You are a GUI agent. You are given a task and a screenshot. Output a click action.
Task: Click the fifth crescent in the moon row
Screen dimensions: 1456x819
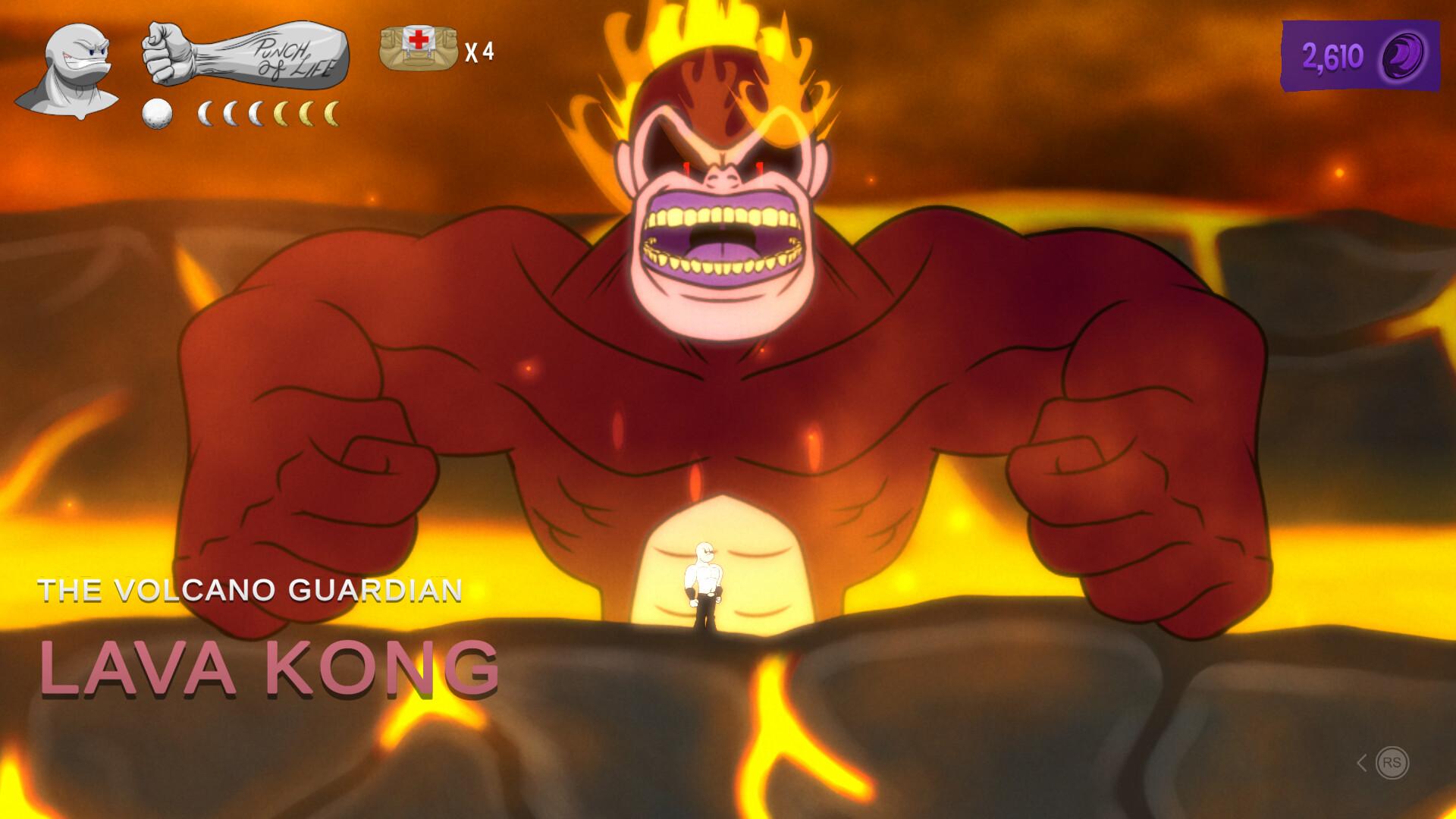tap(307, 114)
